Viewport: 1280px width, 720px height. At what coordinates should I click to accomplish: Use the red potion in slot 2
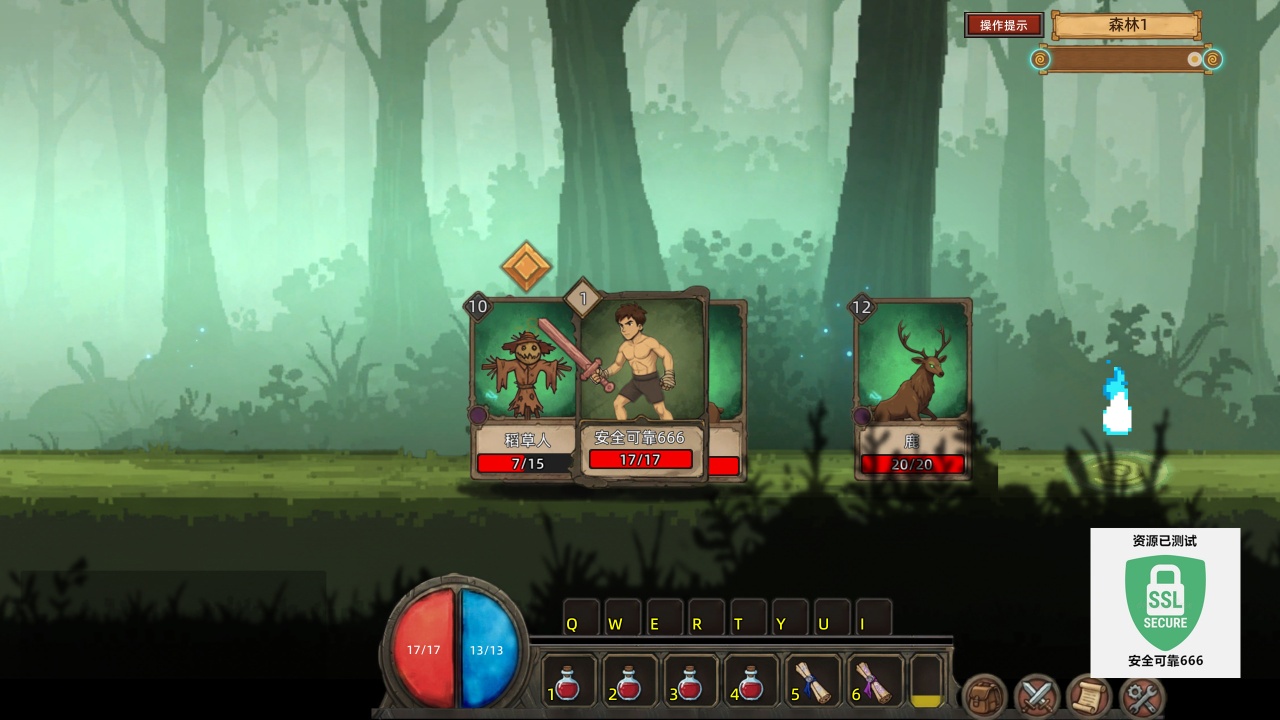[630, 682]
